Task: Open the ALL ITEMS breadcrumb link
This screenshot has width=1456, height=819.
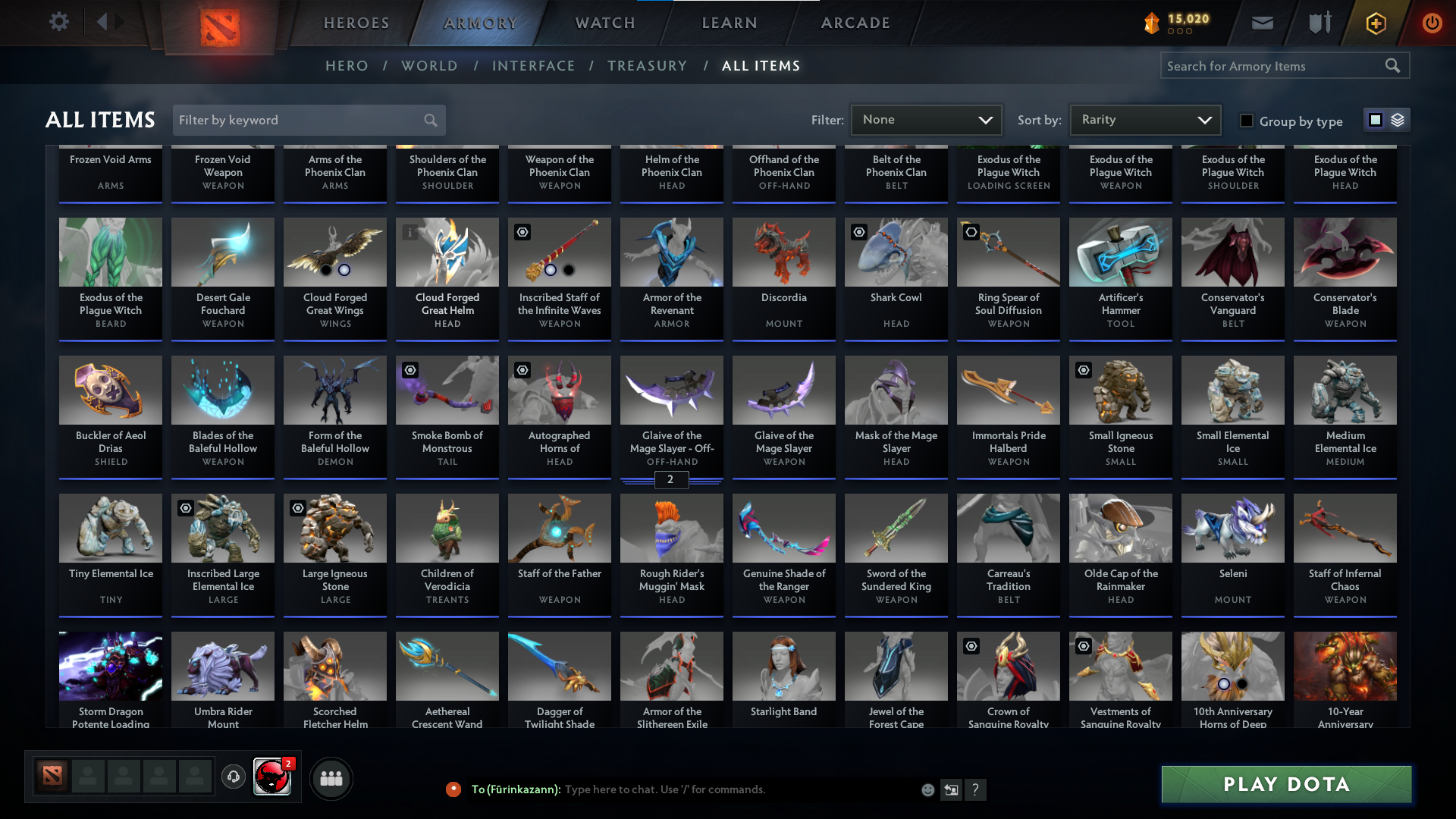Action: coord(761,66)
